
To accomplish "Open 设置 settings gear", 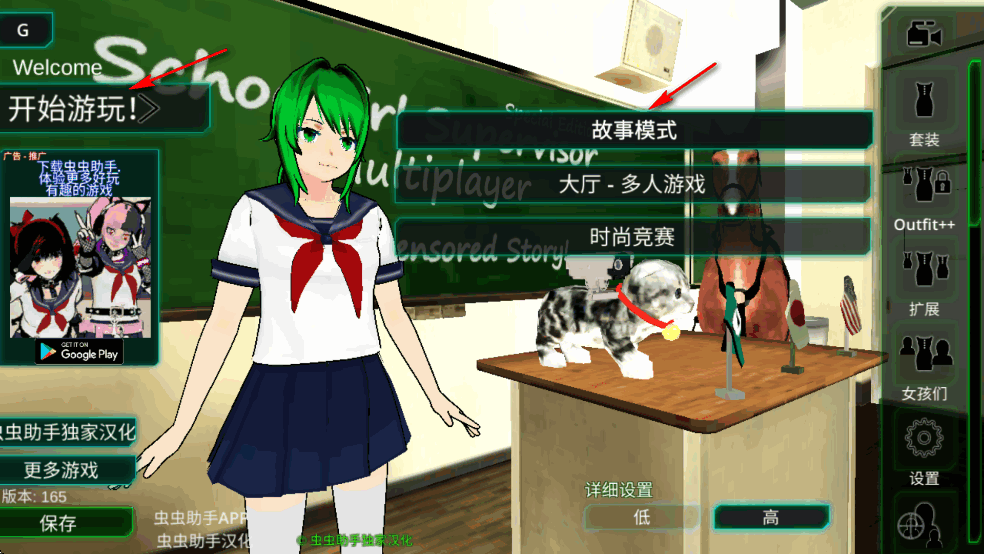I will point(924,450).
